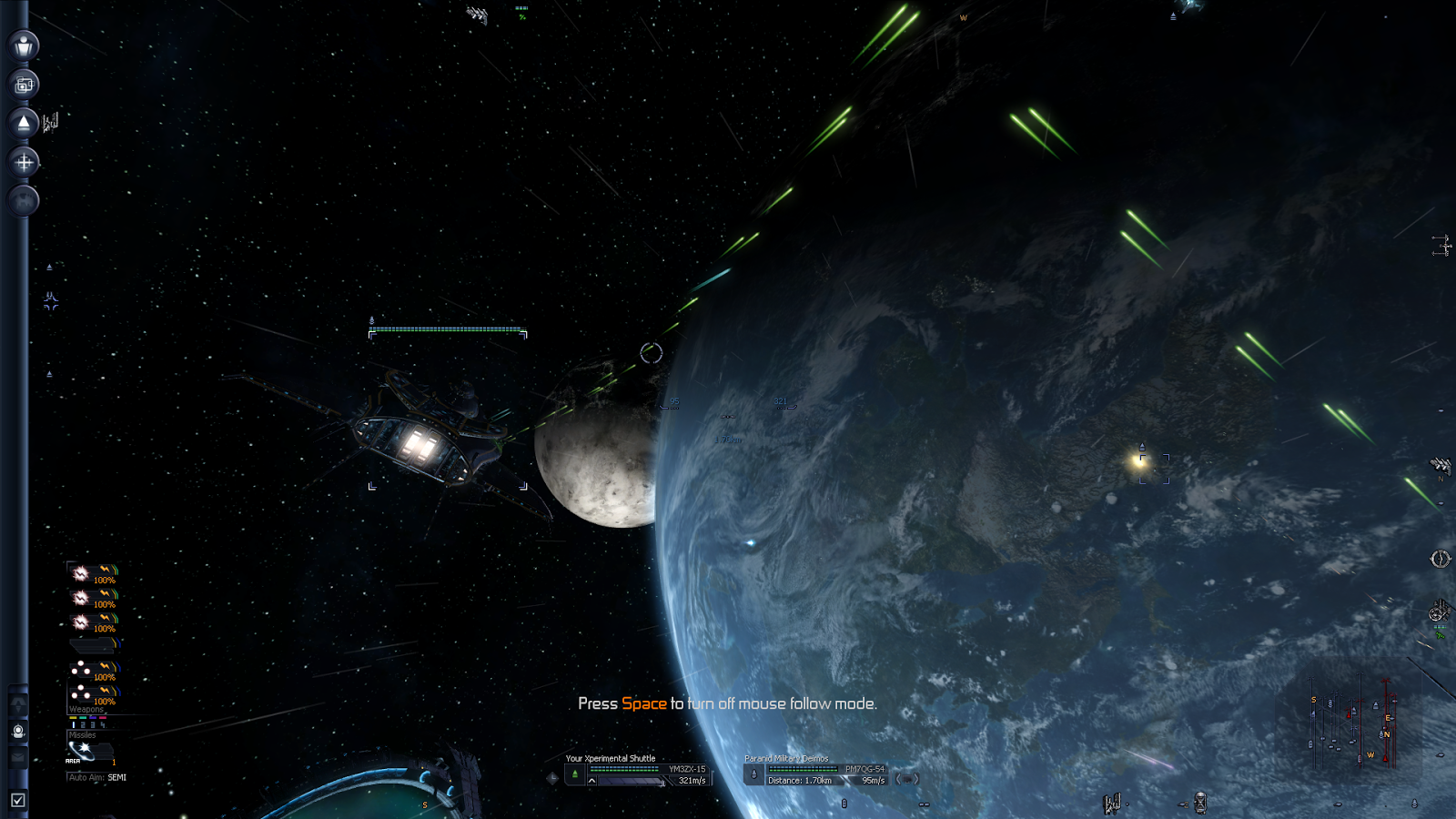Image resolution: width=1456 pixels, height=819 pixels.
Task: Select weapon group 1 indicator
Action: click(x=73, y=725)
